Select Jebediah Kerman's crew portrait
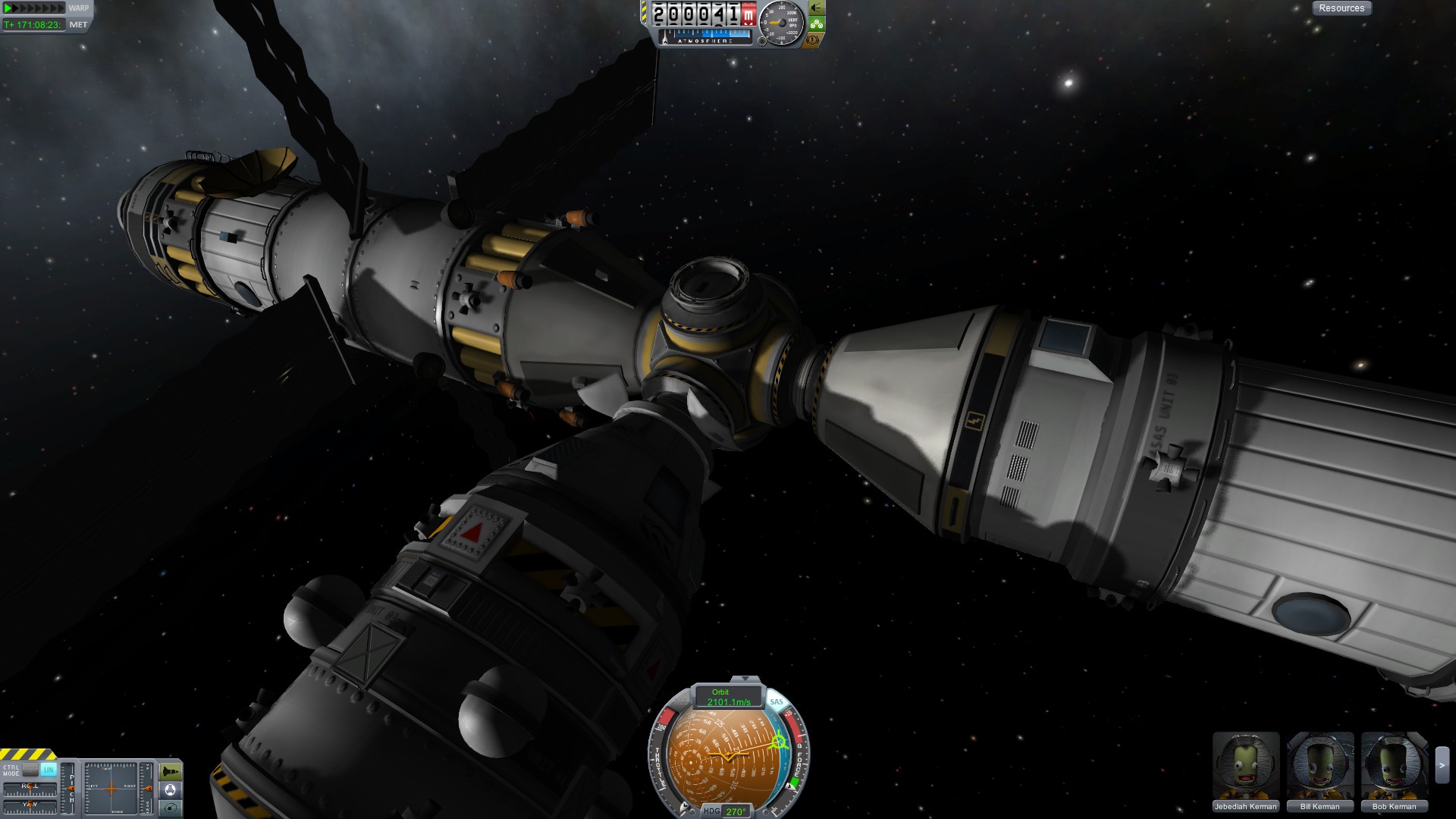 pos(1245,766)
